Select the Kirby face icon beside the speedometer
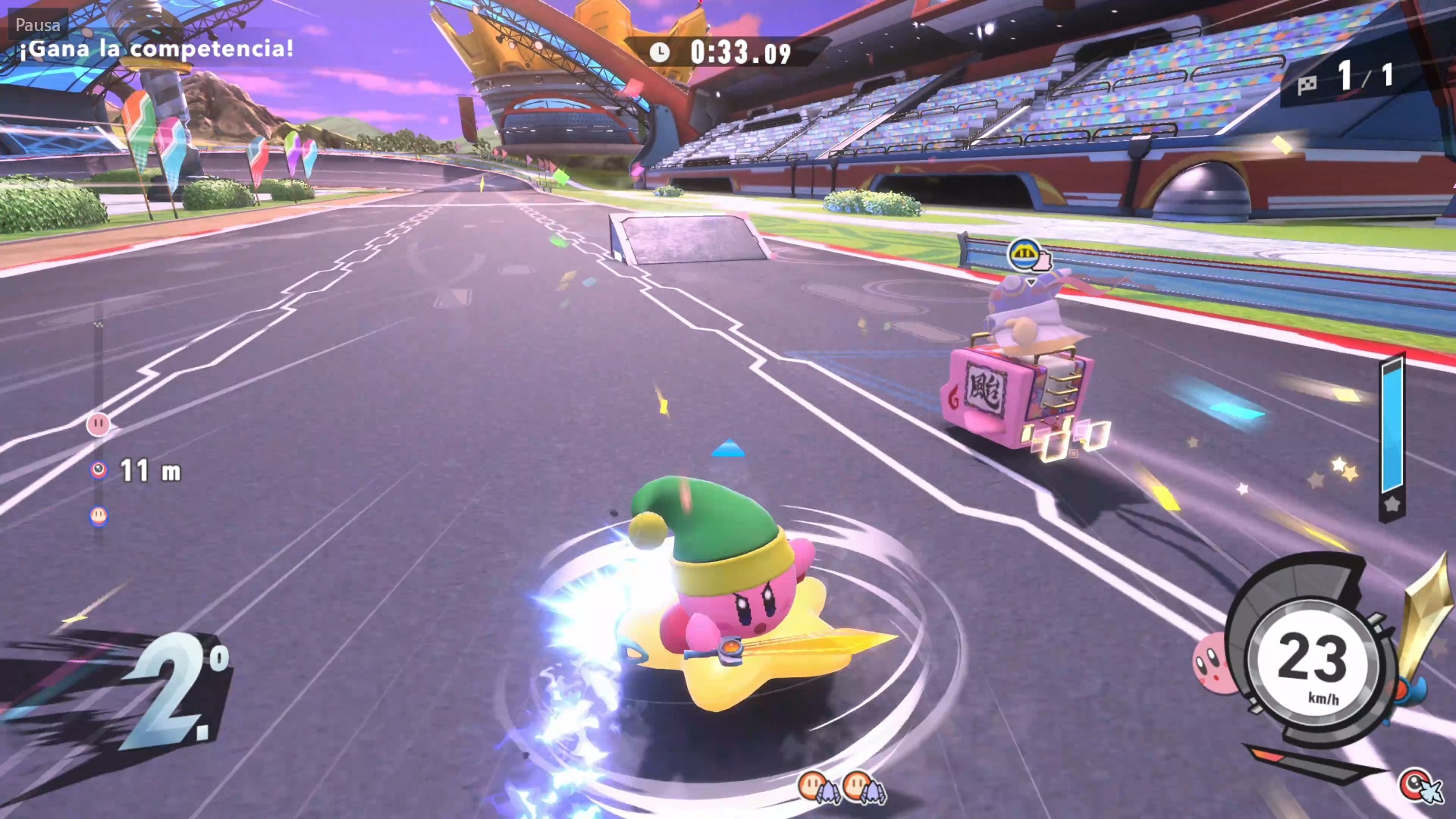This screenshot has width=1456, height=819. [x=1213, y=664]
